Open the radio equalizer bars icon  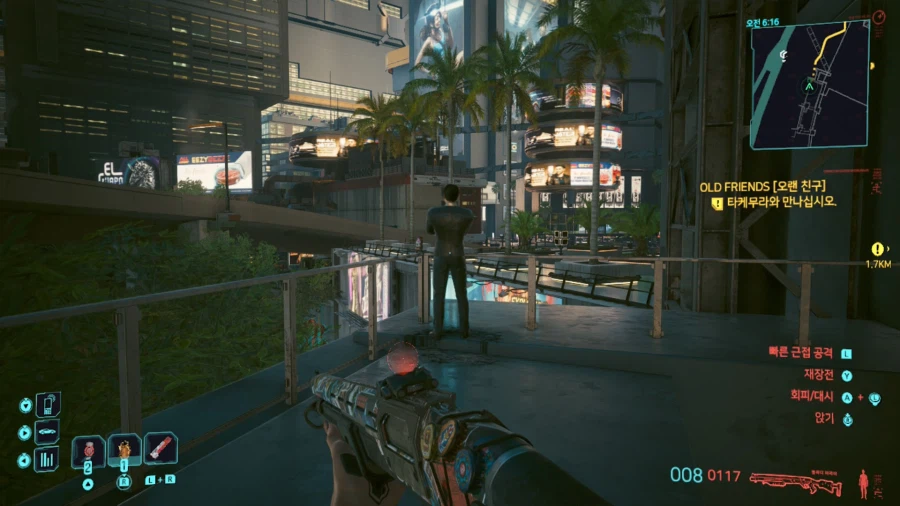(x=47, y=459)
